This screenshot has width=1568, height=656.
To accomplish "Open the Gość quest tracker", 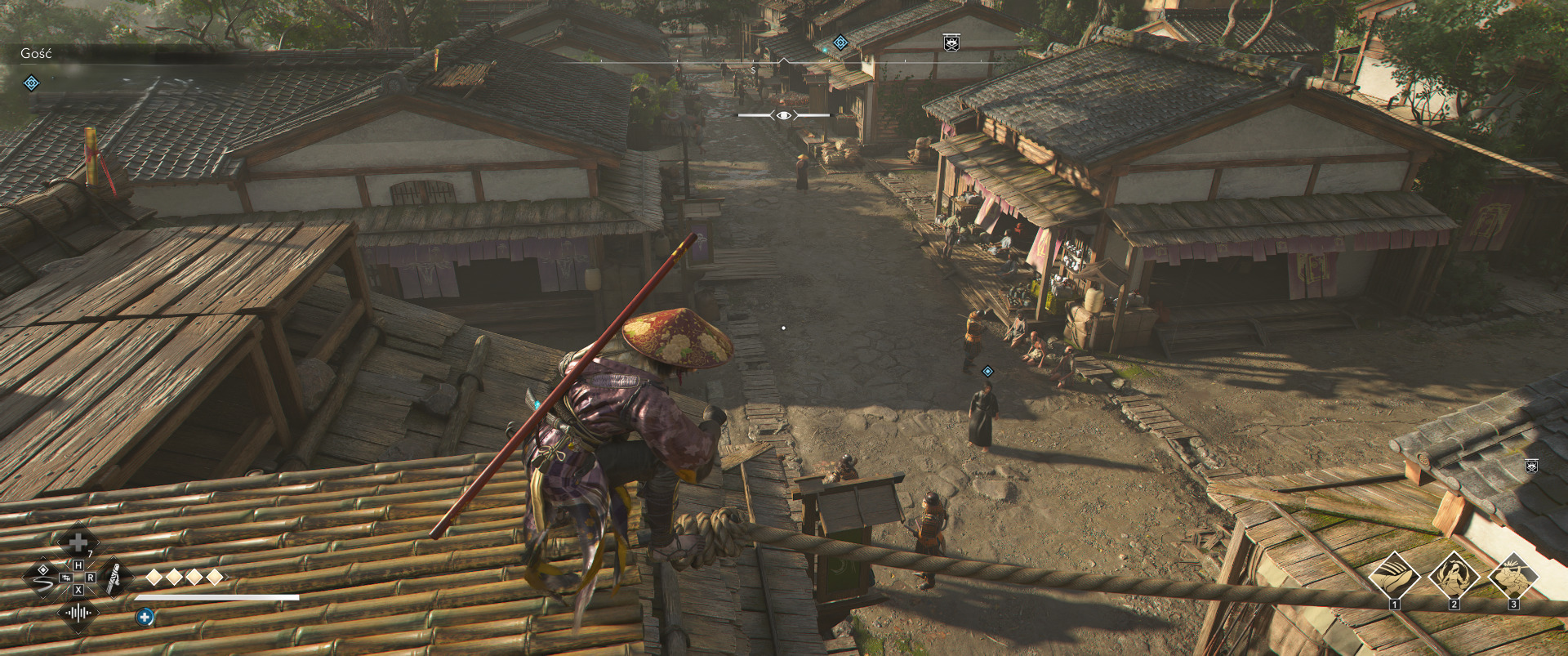I will click(36, 54).
